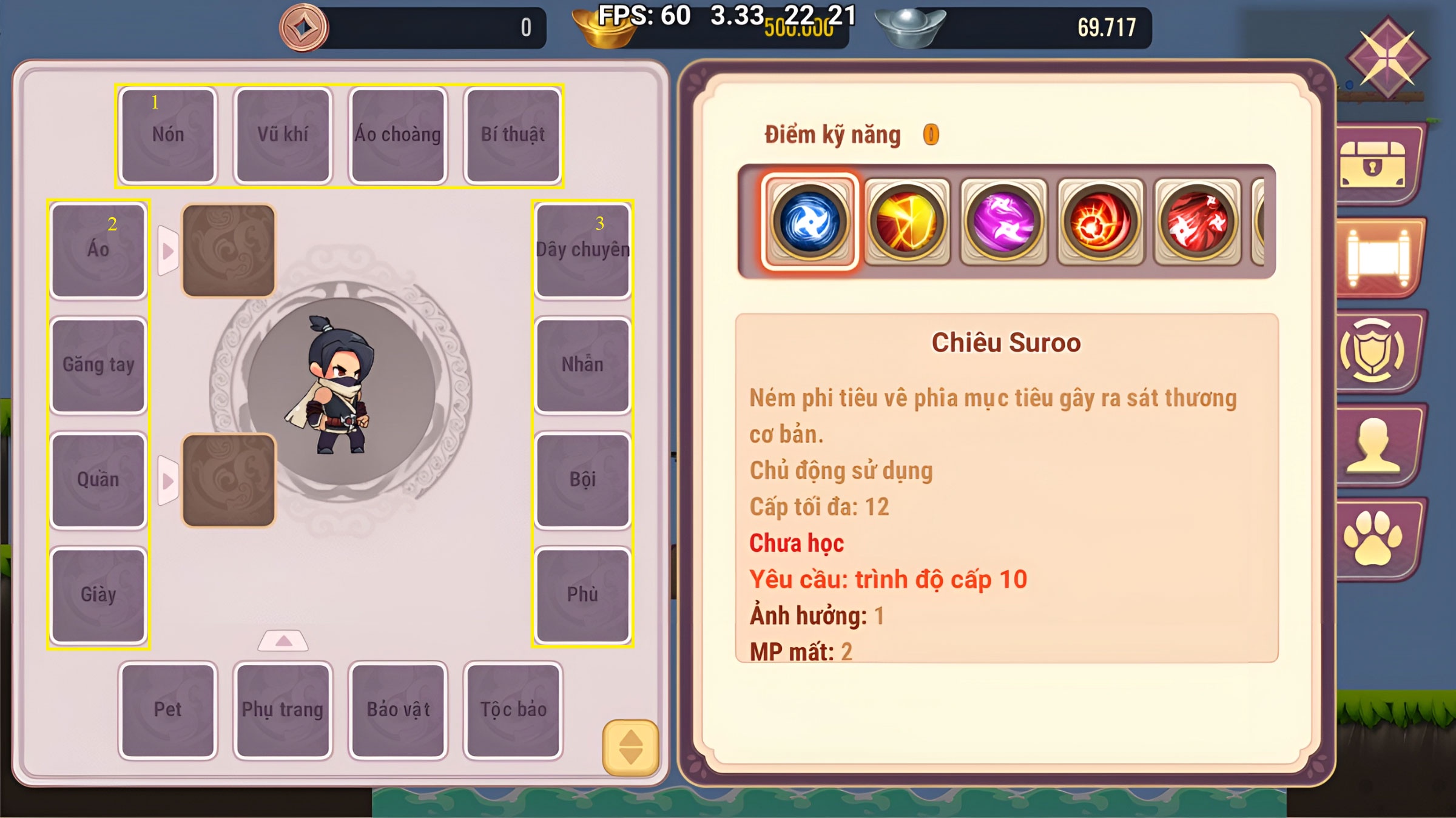Close the character panel with the X
The image size is (1456, 818).
point(1388,59)
